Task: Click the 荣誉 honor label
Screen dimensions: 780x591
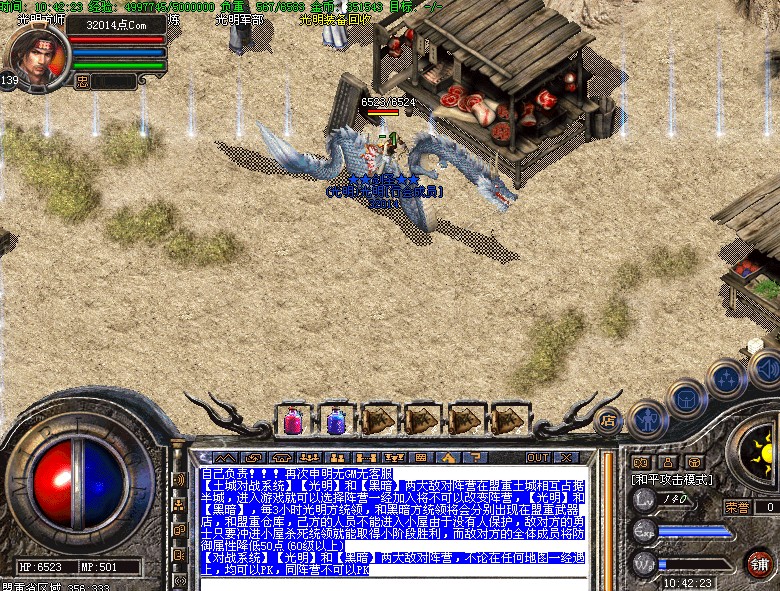Action: coord(737,507)
